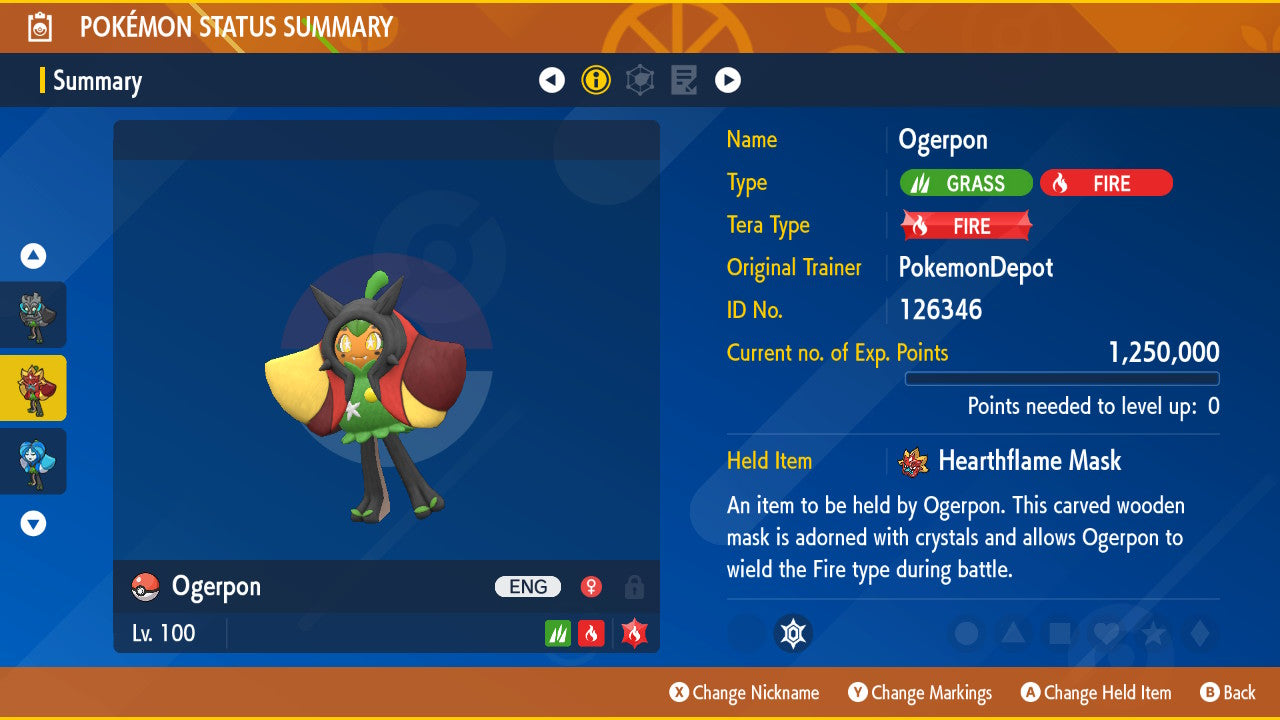The image size is (1280, 720).
Task: Click the Hearthflame Mask held item icon
Action: [x=912, y=461]
